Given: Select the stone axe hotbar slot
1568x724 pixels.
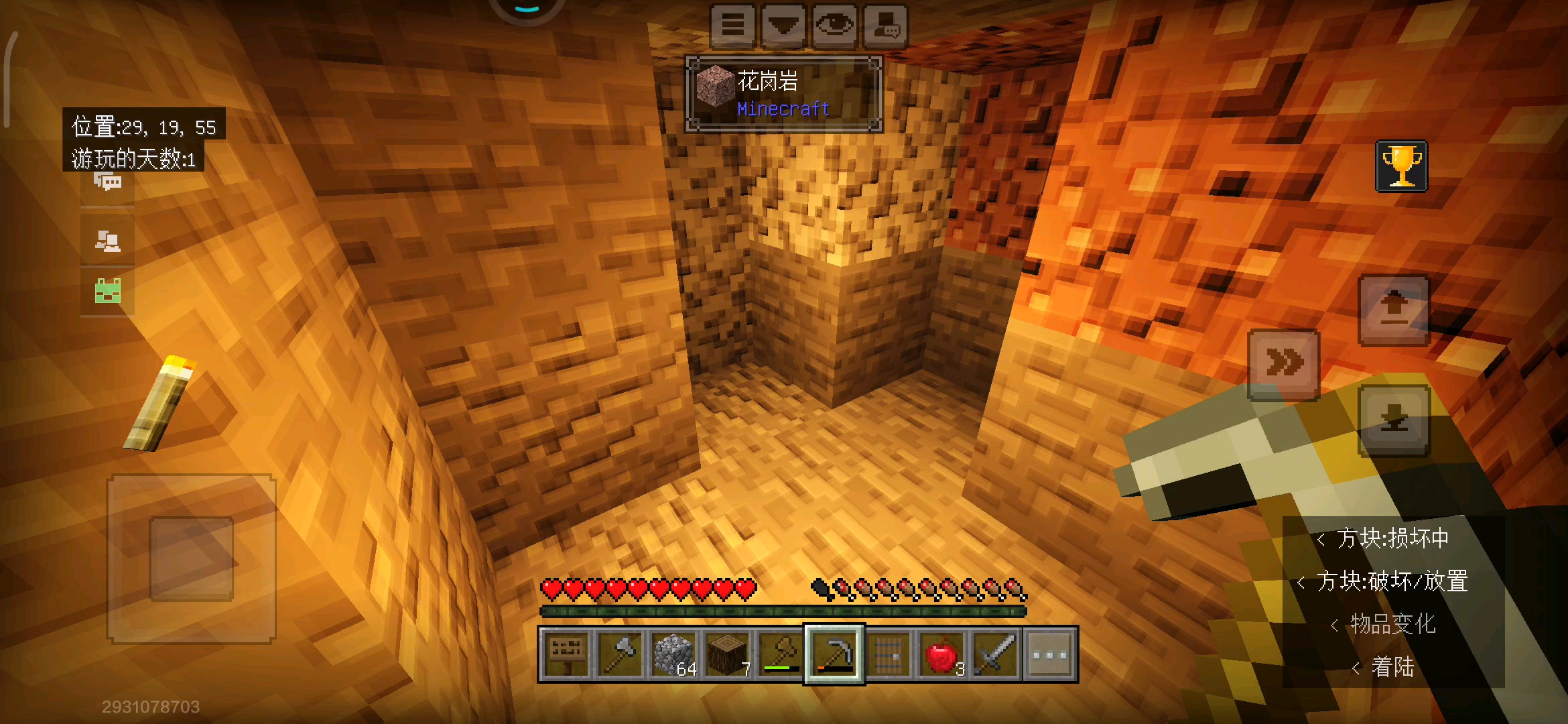Looking at the screenshot, I should point(620,654).
